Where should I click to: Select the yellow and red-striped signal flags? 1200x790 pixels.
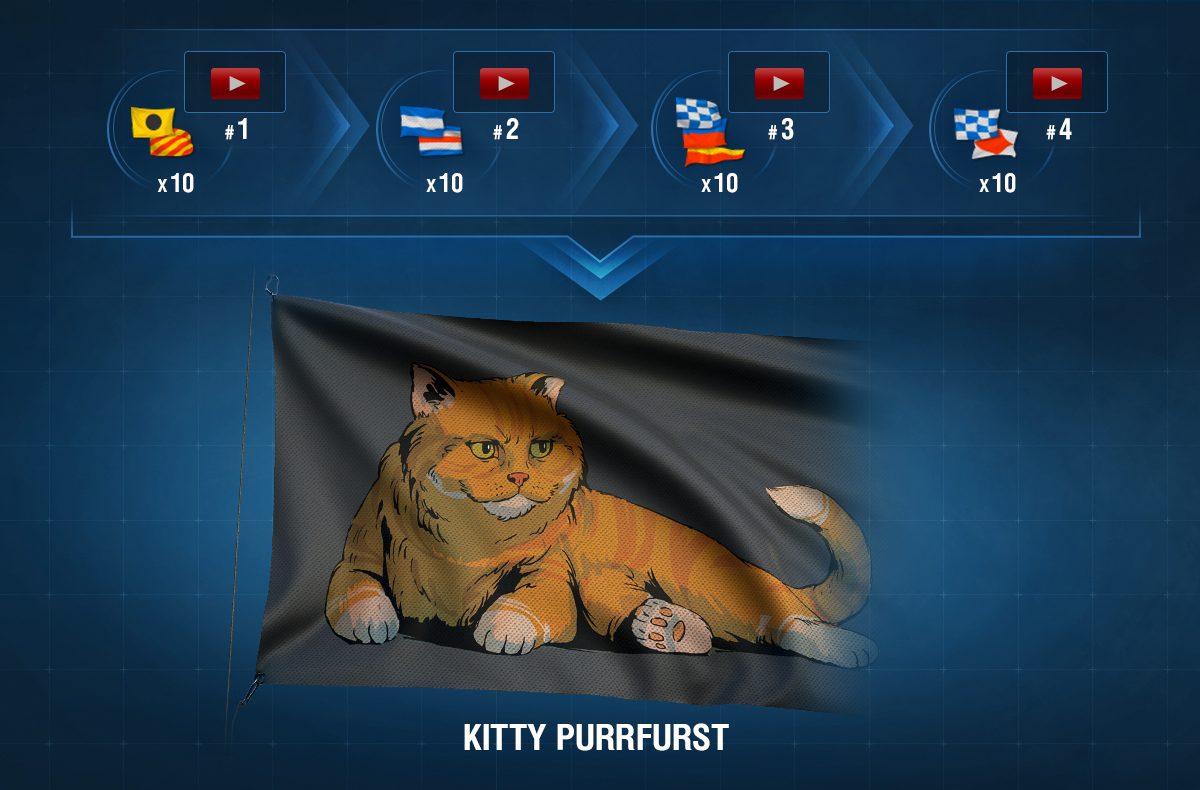pyautogui.click(x=162, y=132)
